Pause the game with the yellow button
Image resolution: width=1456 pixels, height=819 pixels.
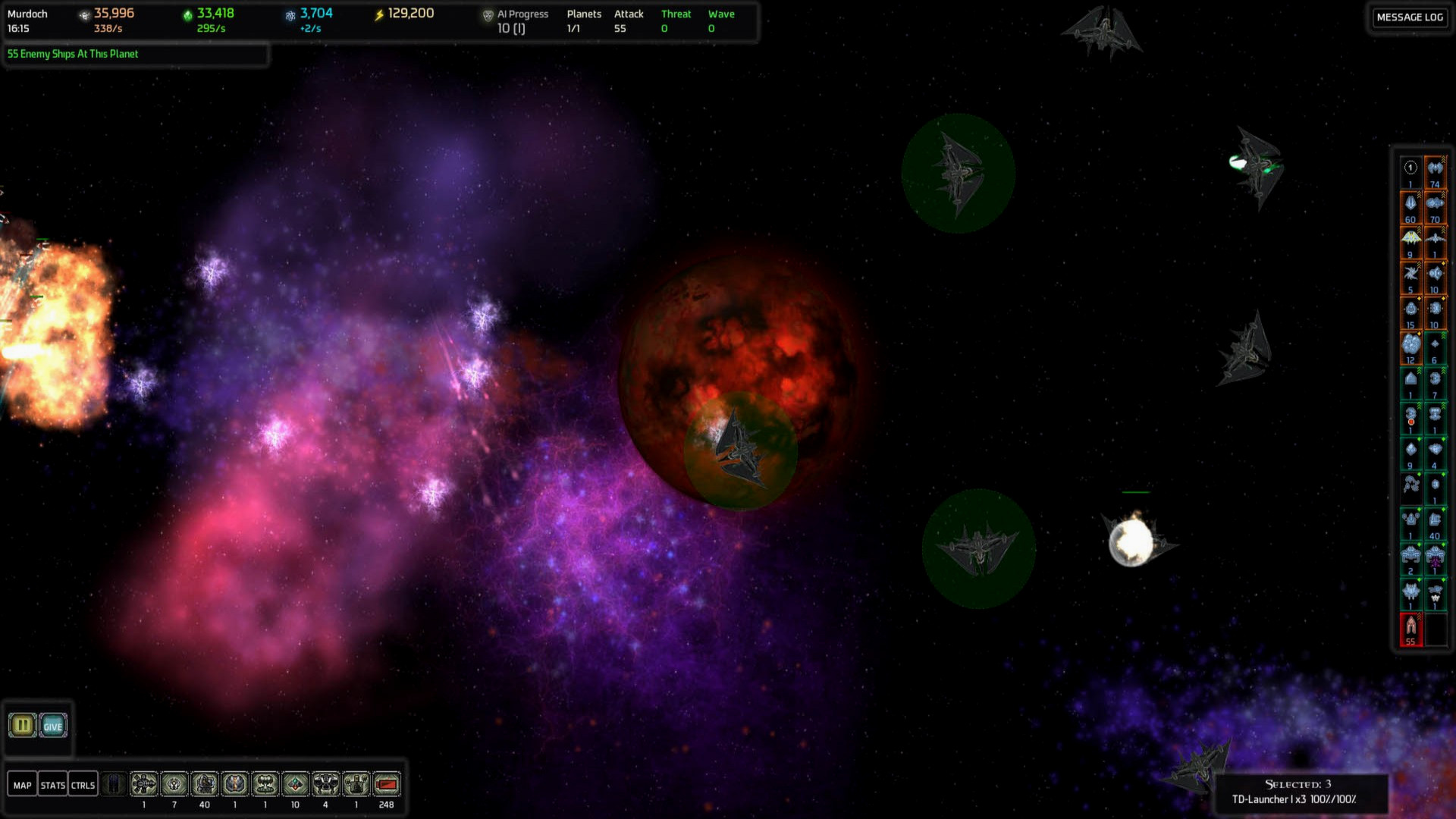point(23,726)
